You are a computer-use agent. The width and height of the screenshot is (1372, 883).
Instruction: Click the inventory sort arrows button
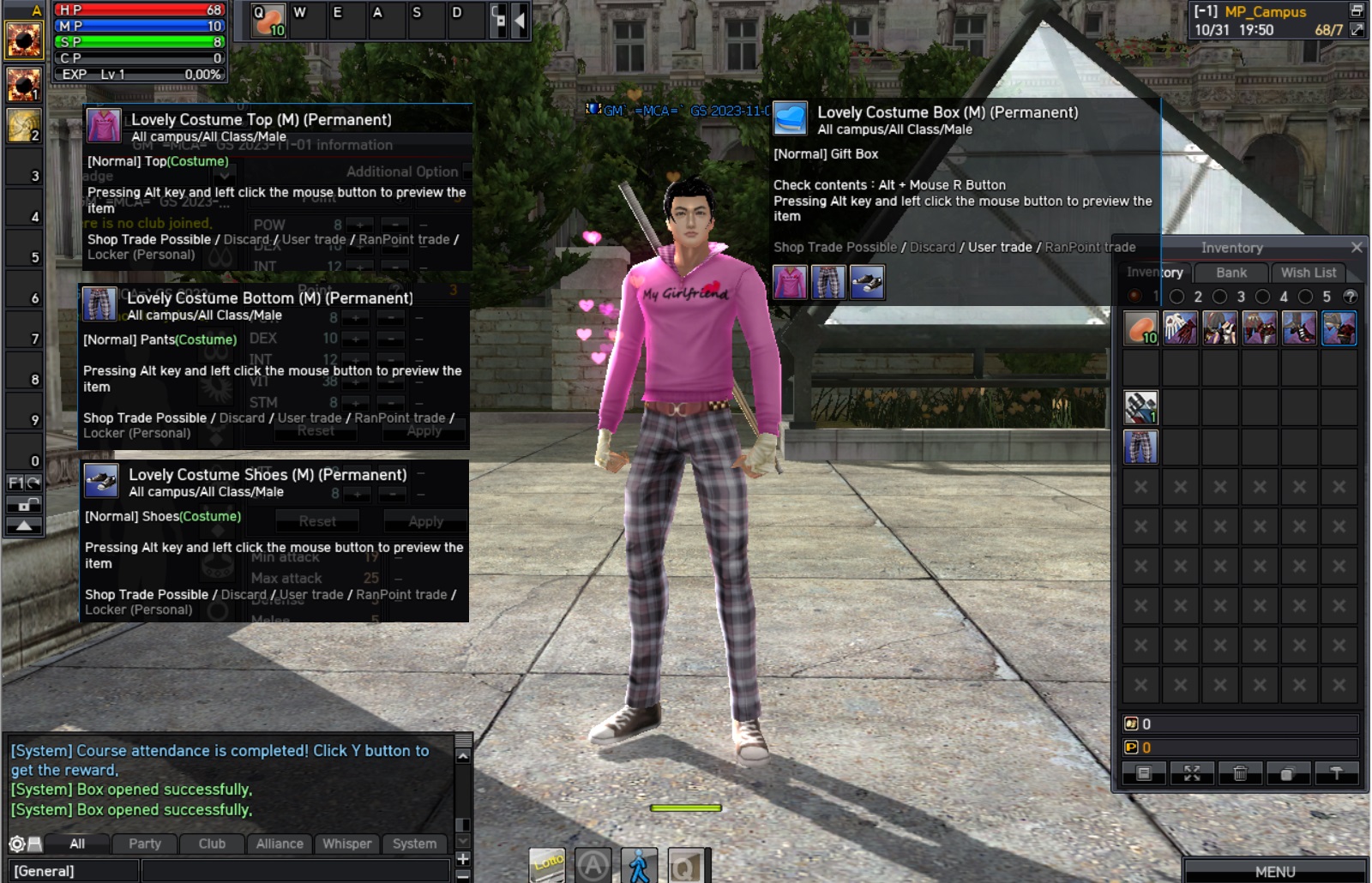point(1192,773)
